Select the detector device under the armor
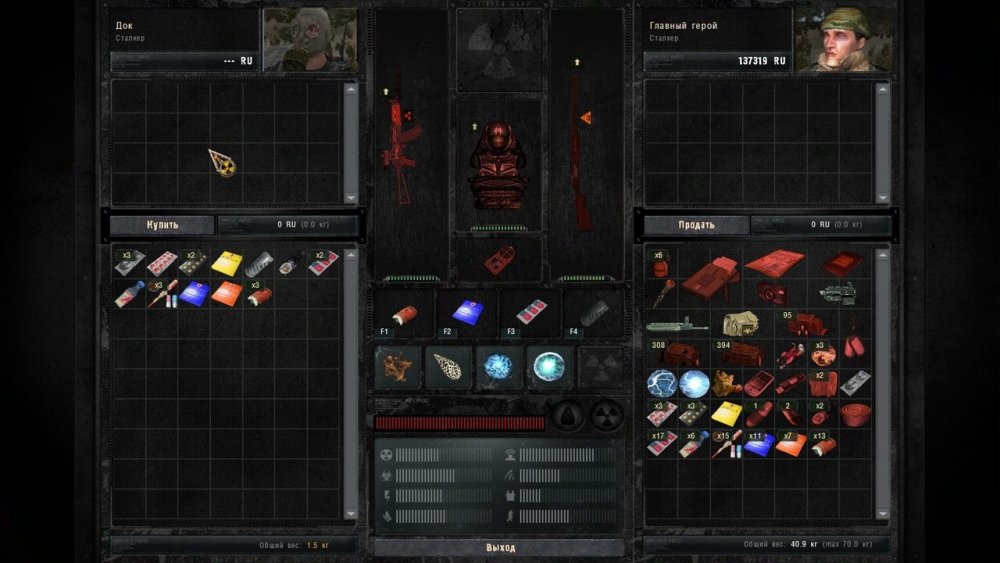This screenshot has width=1000, height=563. [499, 258]
